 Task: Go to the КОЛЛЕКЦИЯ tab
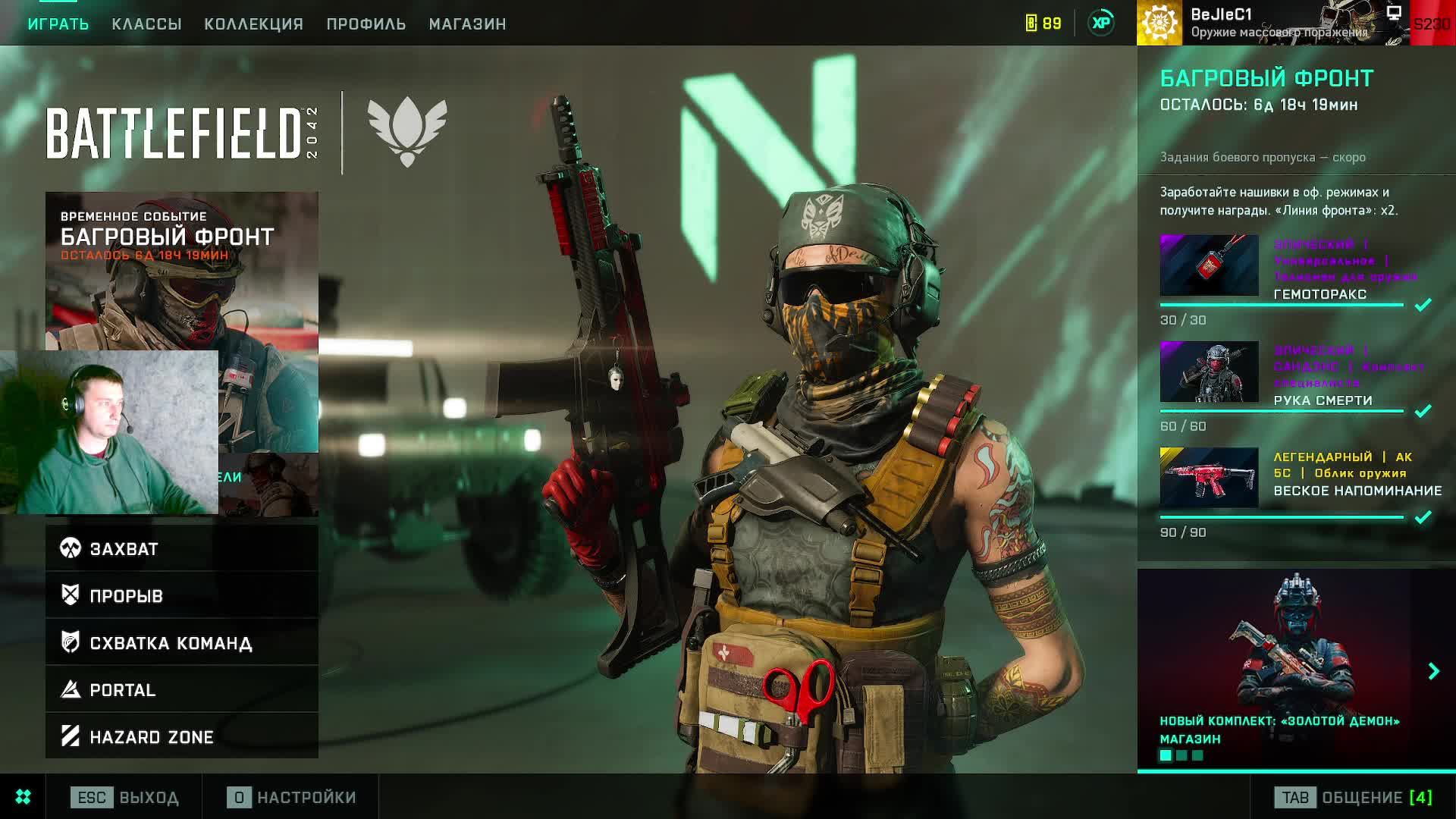click(x=253, y=24)
